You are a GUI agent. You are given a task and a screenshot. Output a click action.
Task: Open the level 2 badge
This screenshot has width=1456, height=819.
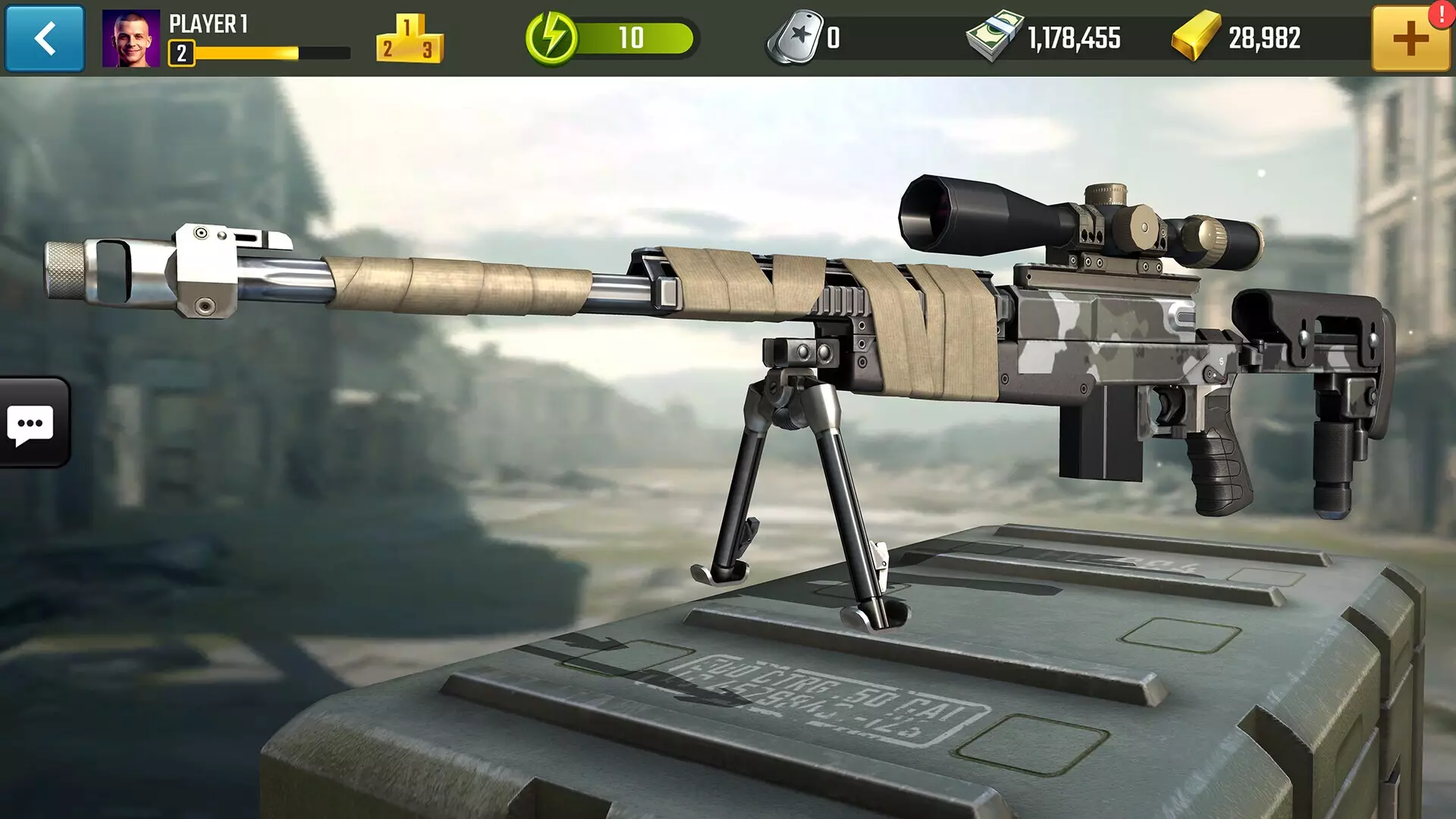pyautogui.click(x=182, y=51)
